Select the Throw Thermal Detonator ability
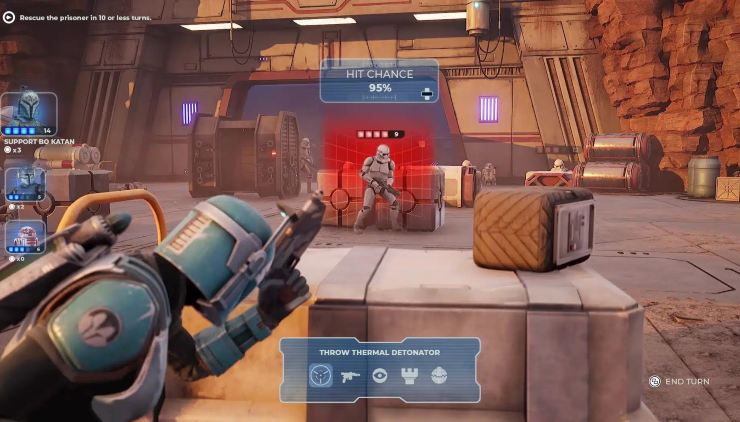 [320, 376]
